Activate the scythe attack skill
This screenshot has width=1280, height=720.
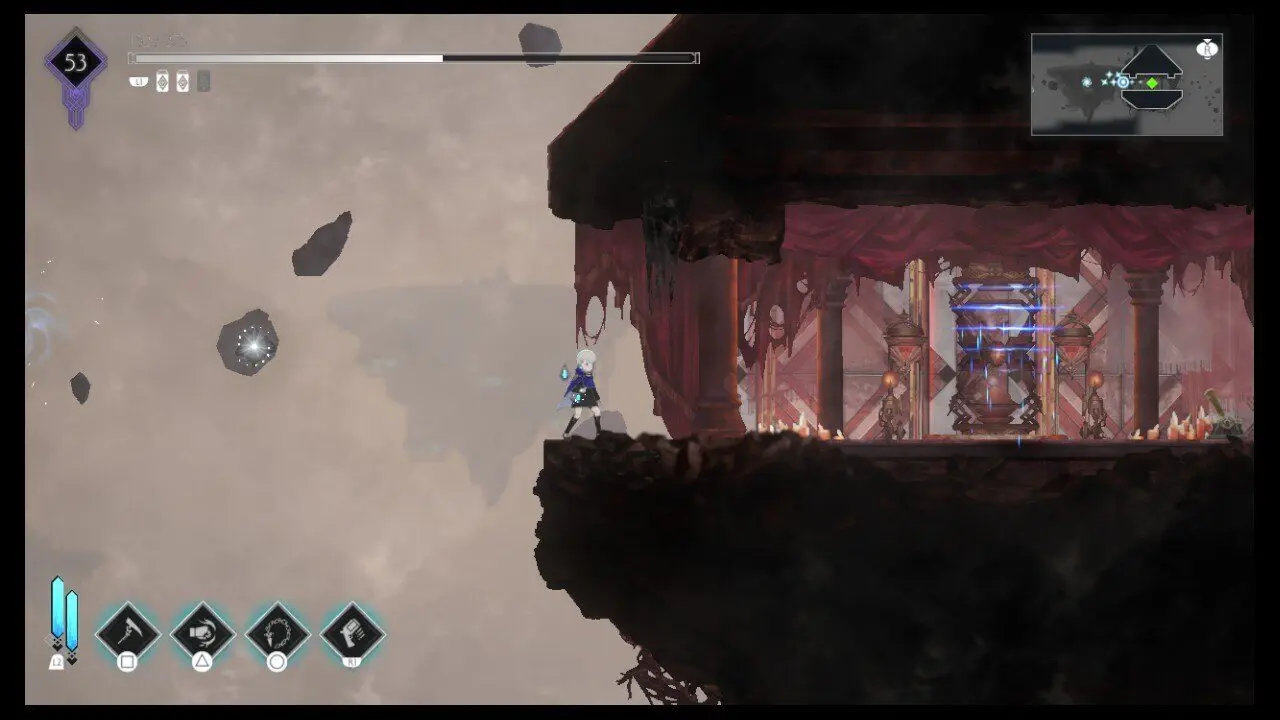127,632
